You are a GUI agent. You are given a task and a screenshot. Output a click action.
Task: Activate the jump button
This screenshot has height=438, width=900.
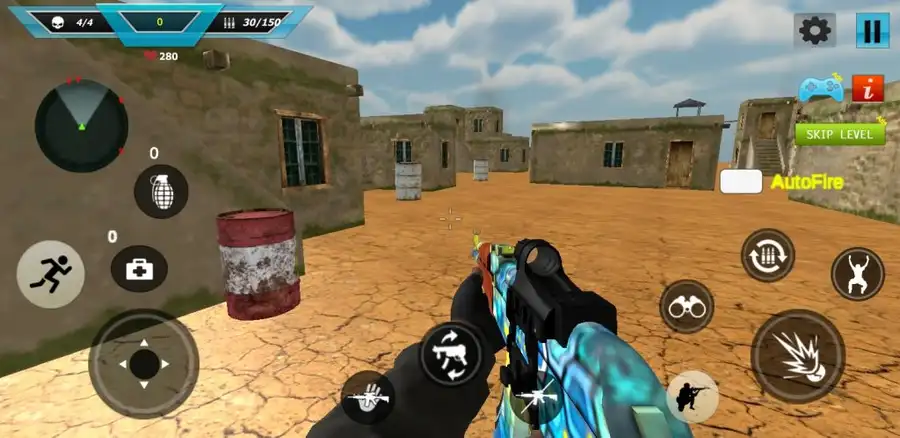click(857, 273)
